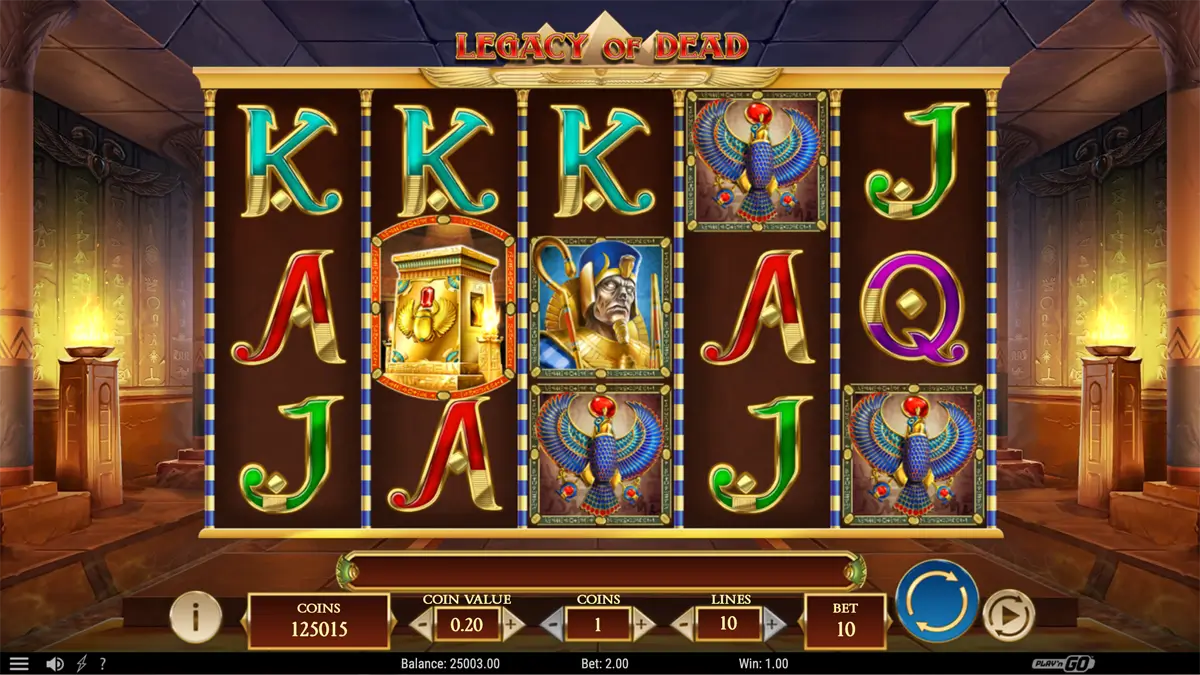Open help with the question mark
The height and width of the screenshot is (675, 1200).
click(x=102, y=664)
